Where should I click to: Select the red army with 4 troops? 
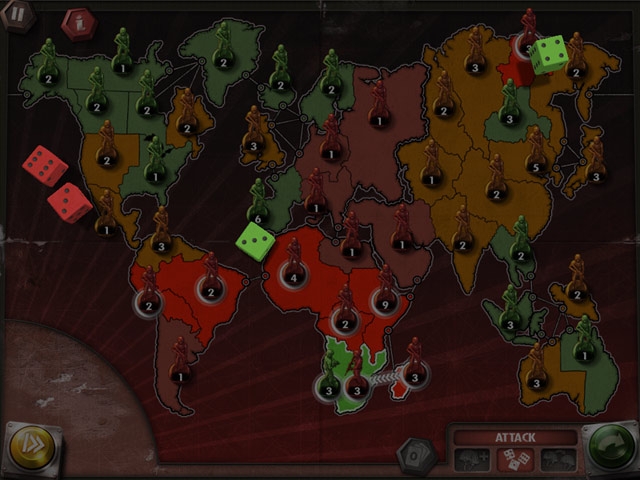(x=294, y=275)
